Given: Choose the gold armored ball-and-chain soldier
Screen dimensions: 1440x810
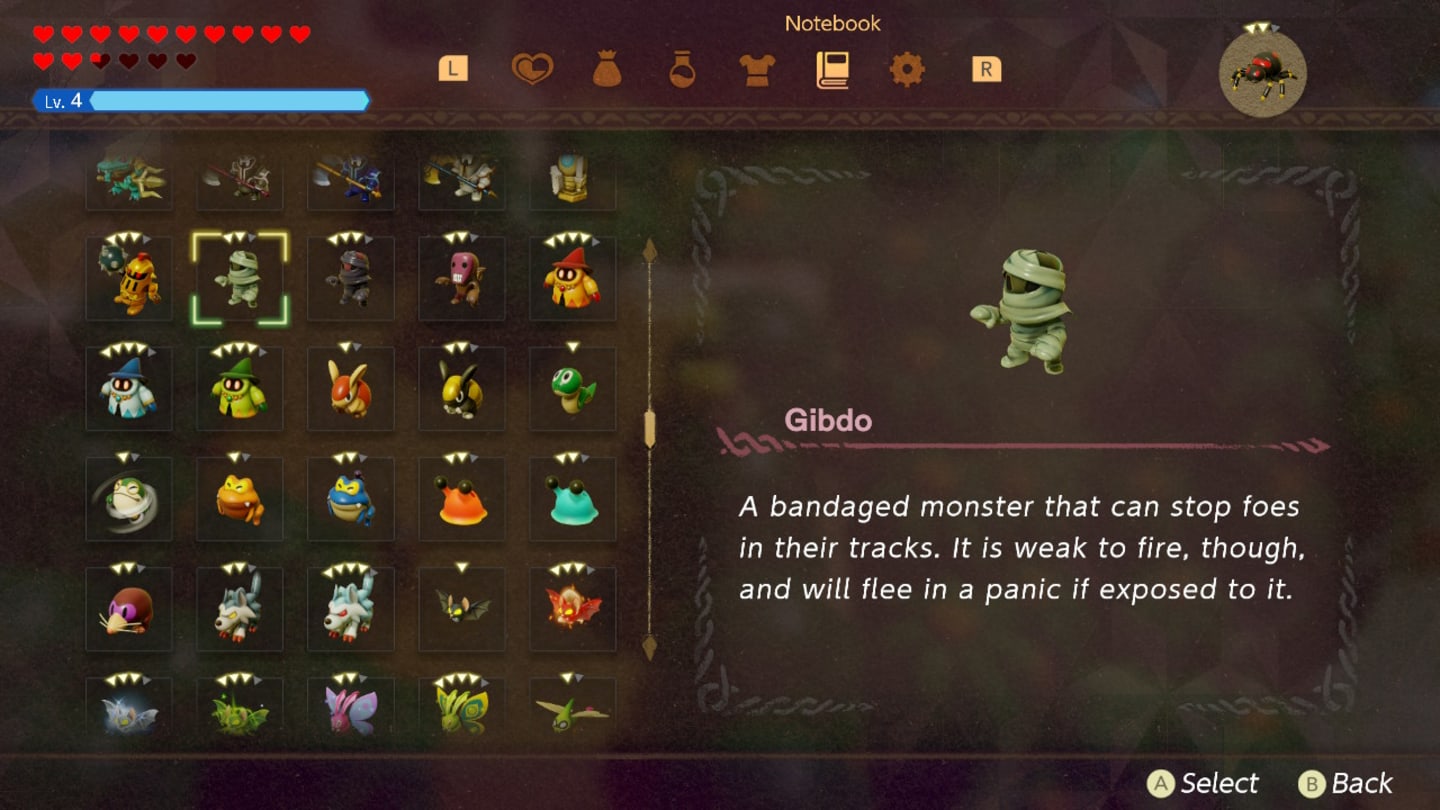Looking at the screenshot, I should 129,279.
